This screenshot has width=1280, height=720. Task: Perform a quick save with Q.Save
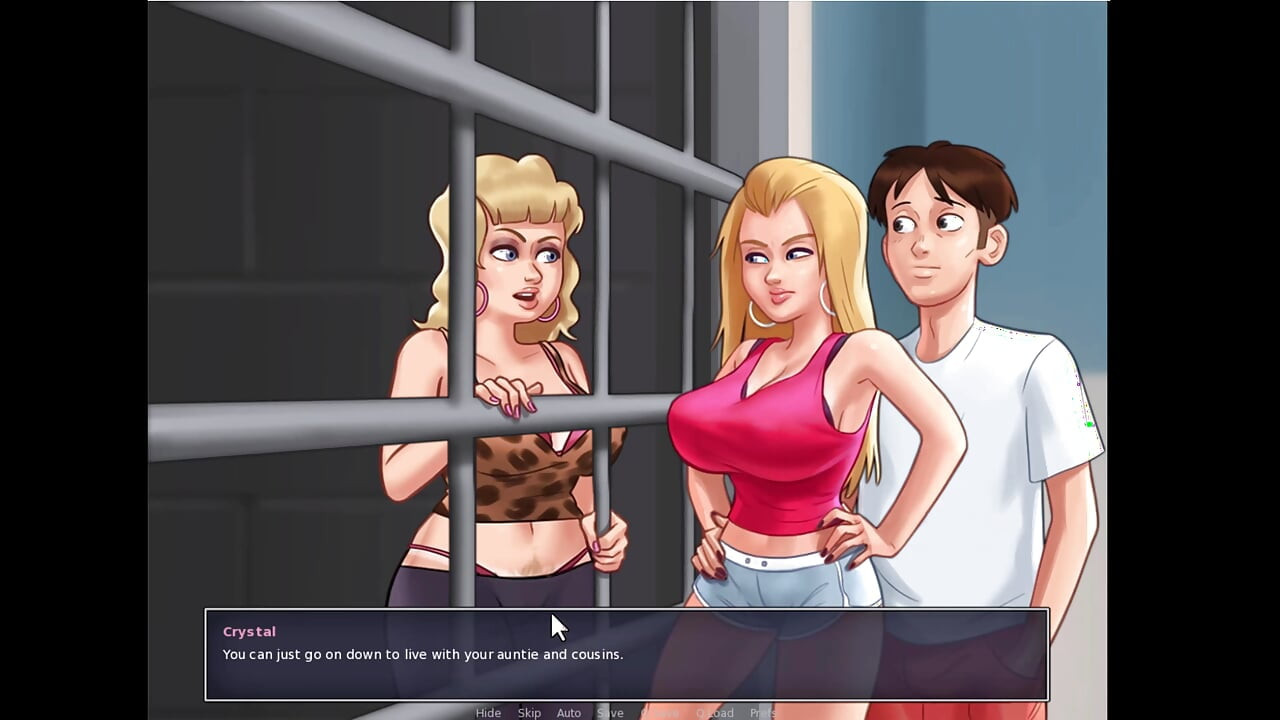(660, 713)
